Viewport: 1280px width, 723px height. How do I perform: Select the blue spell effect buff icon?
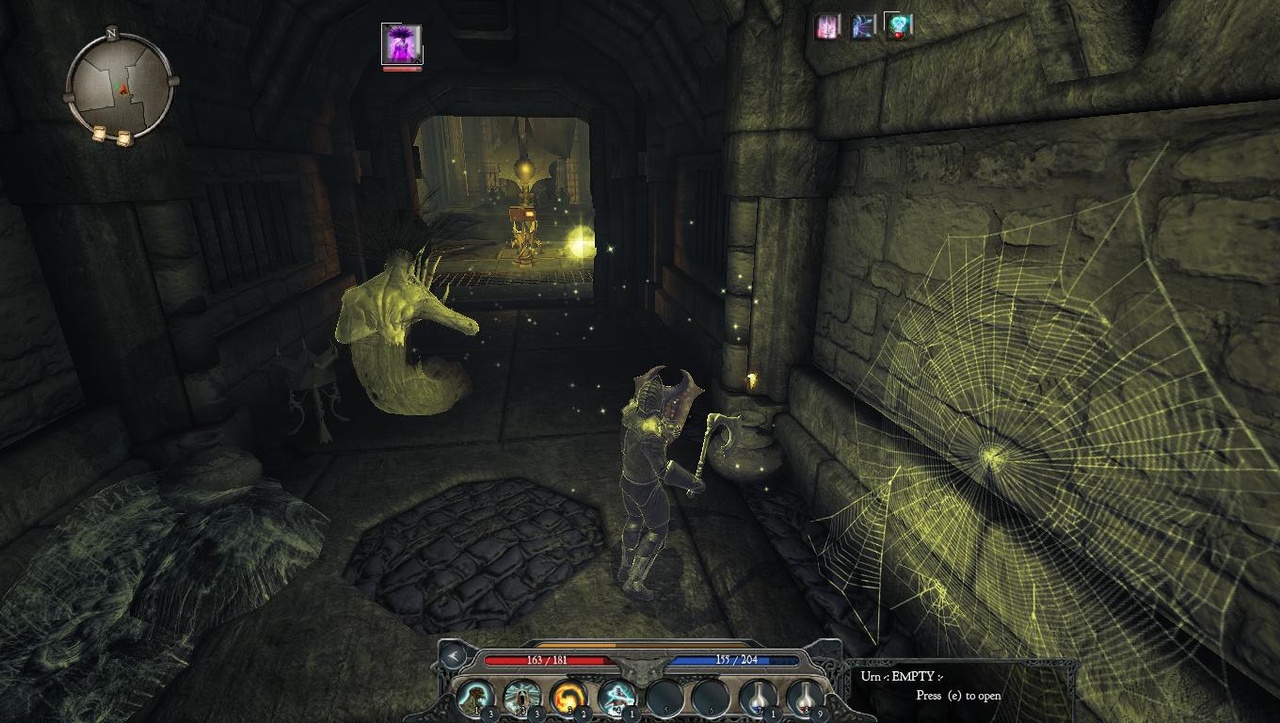(x=862, y=26)
